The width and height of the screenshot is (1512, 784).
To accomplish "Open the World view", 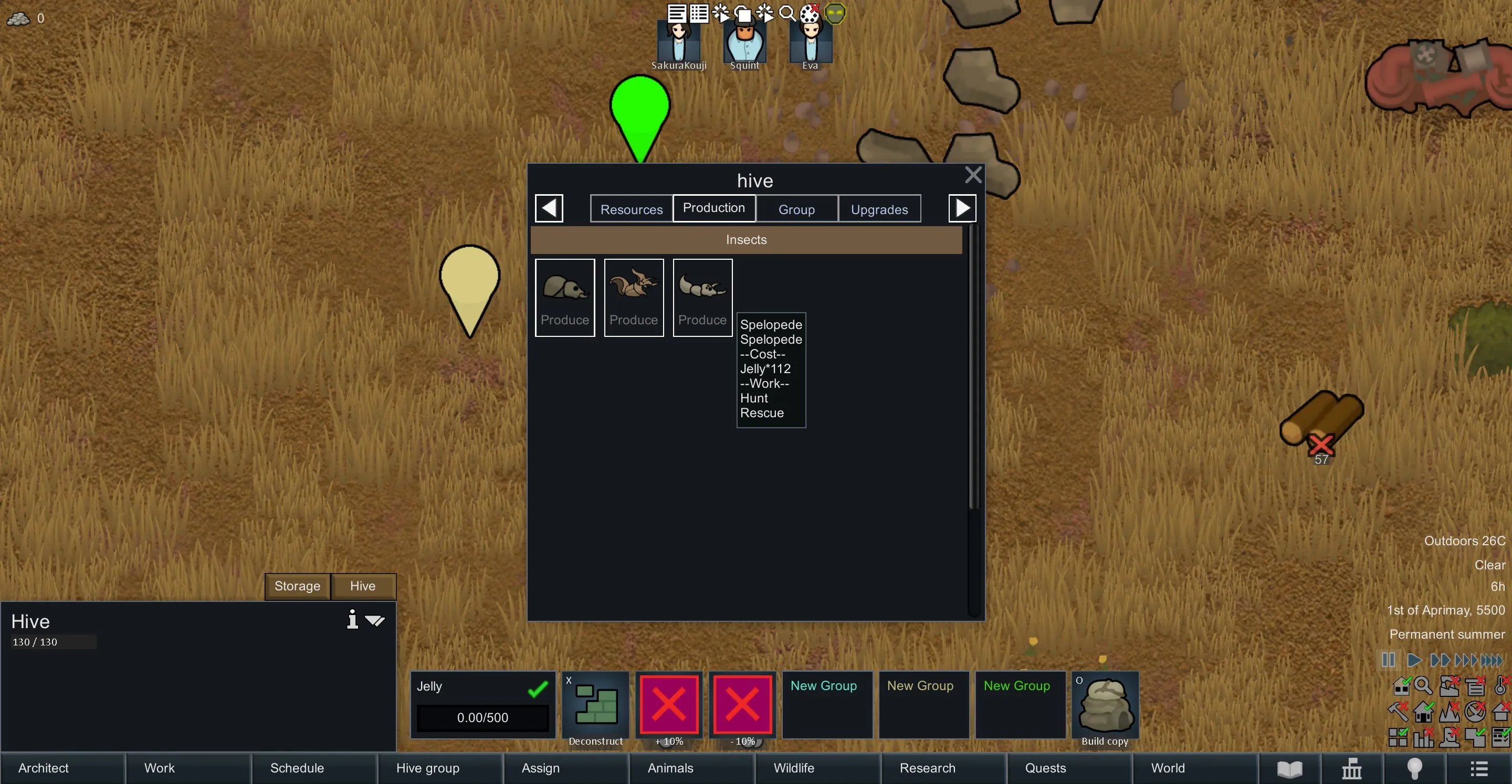I will pos(1168,768).
